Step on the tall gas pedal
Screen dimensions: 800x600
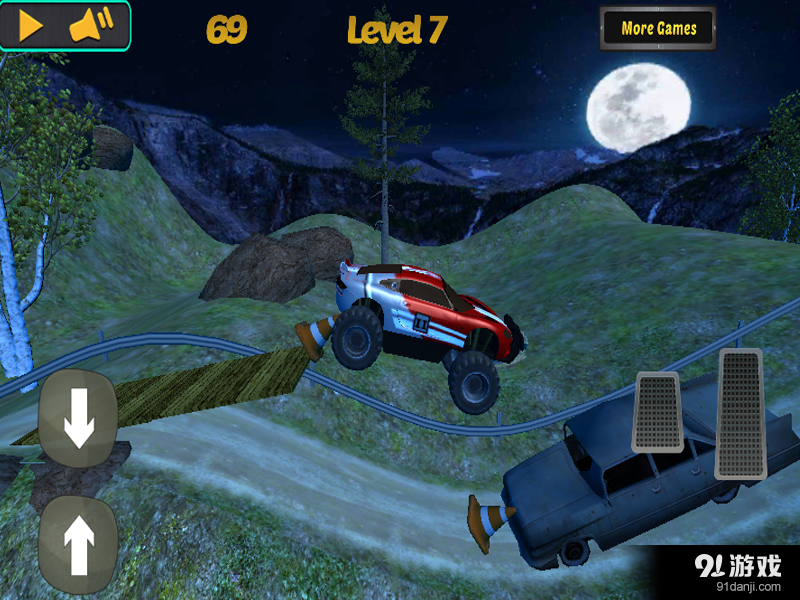[x=740, y=413]
